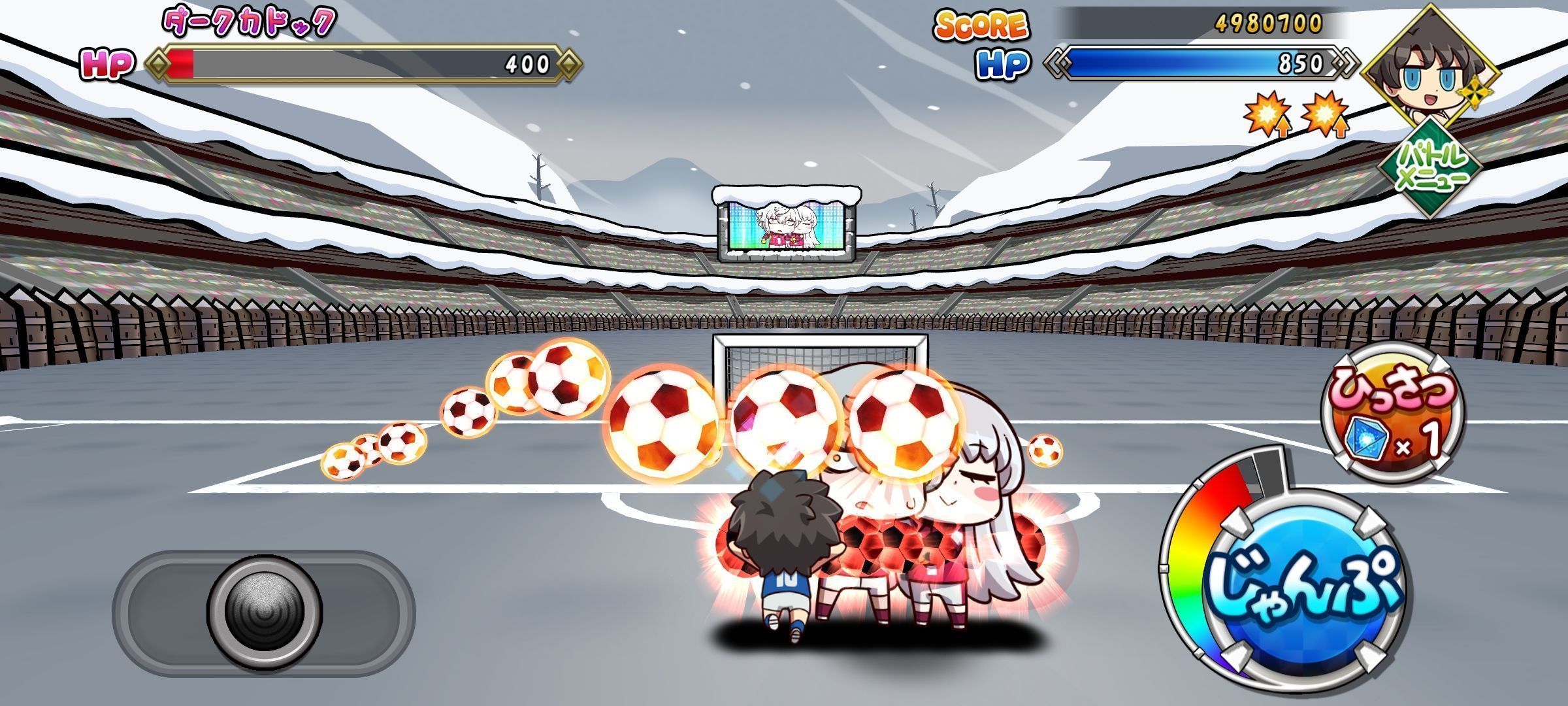Screen dimensions: 1568x706
Task: Open the バトルメニュー battle menu
Action: 1428,168
